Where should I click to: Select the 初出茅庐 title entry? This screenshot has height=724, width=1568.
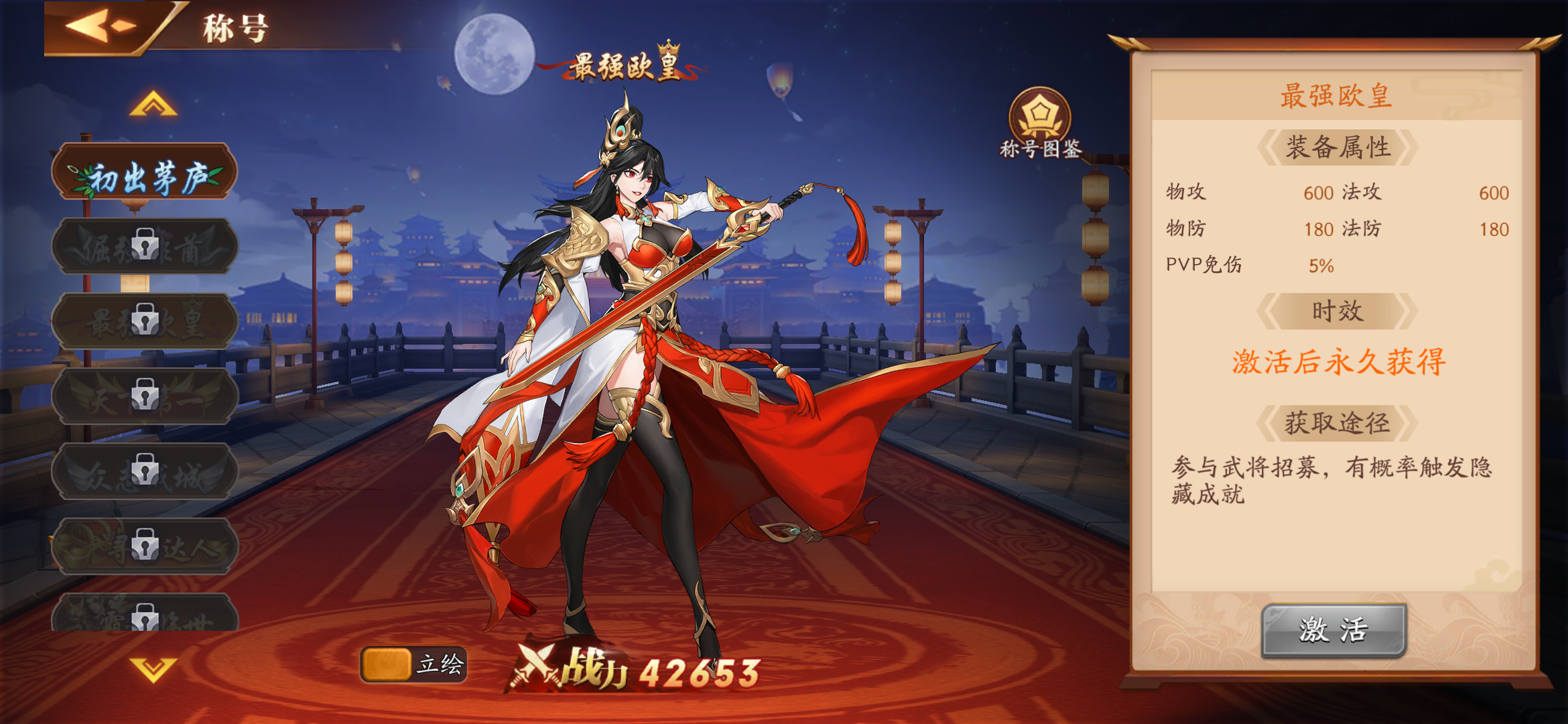145,172
